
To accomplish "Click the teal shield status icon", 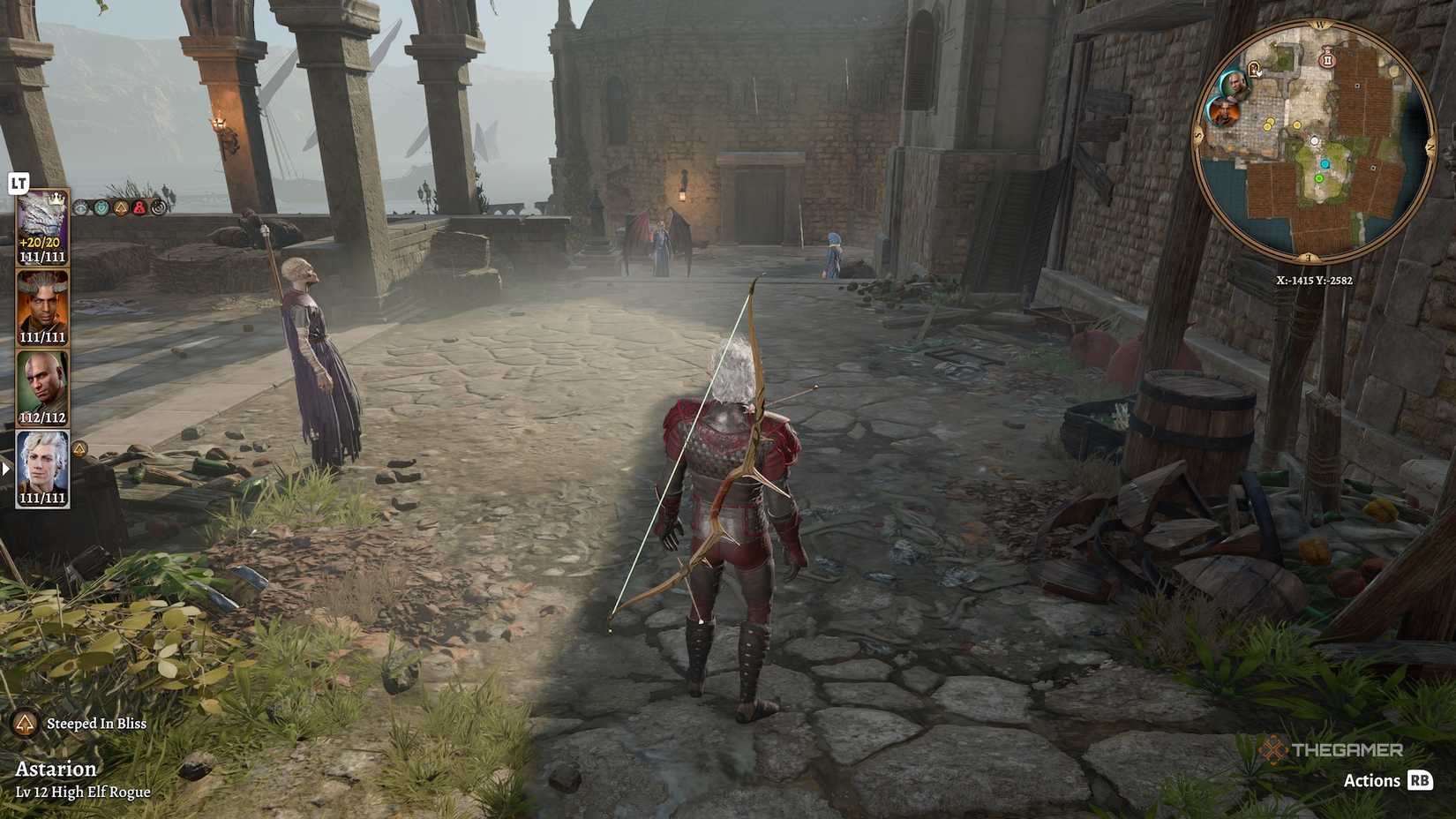I will pyautogui.click(x=101, y=207).
